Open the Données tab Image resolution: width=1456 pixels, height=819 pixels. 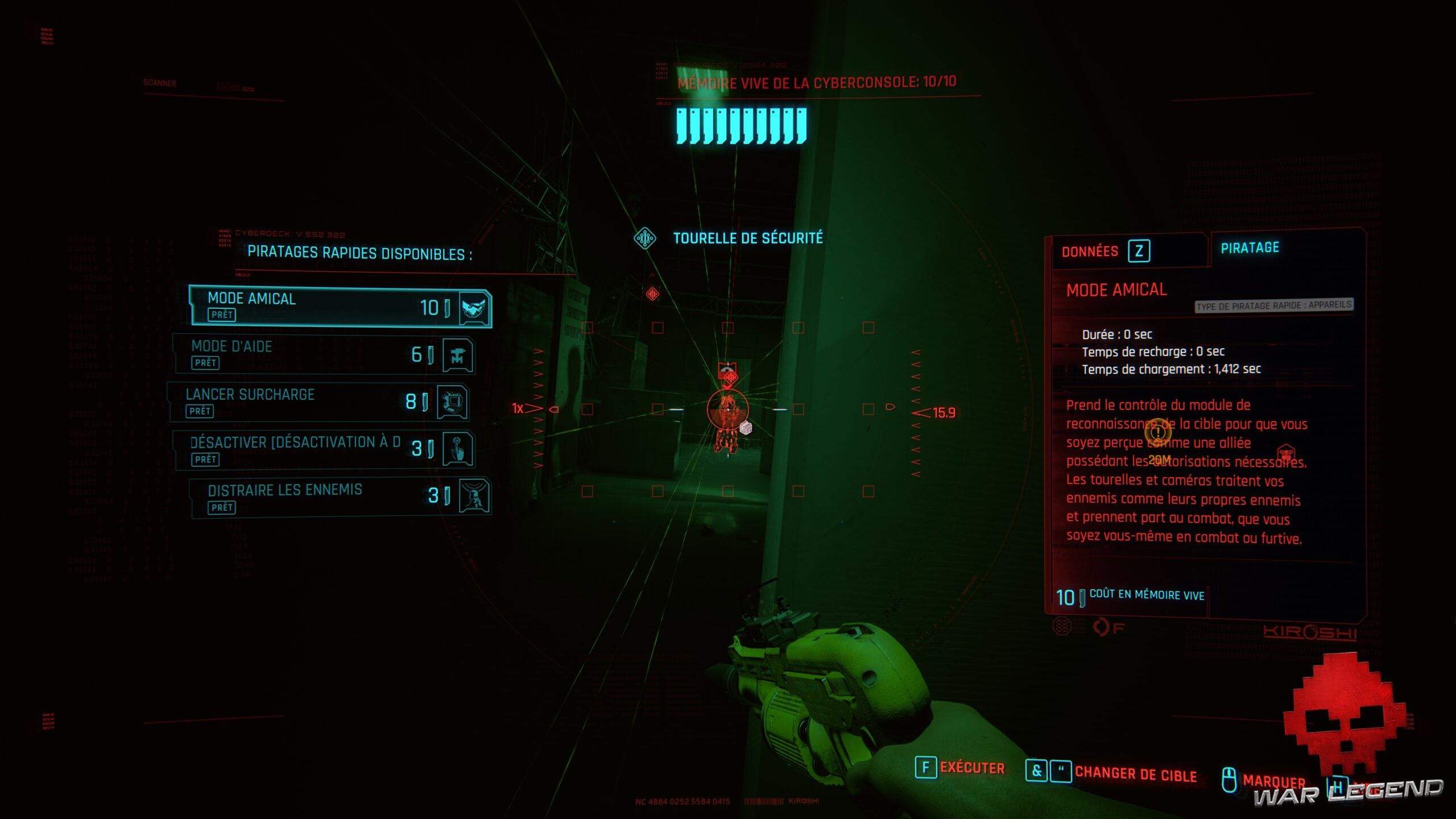pyautogui.click(x=1089, y=250)
